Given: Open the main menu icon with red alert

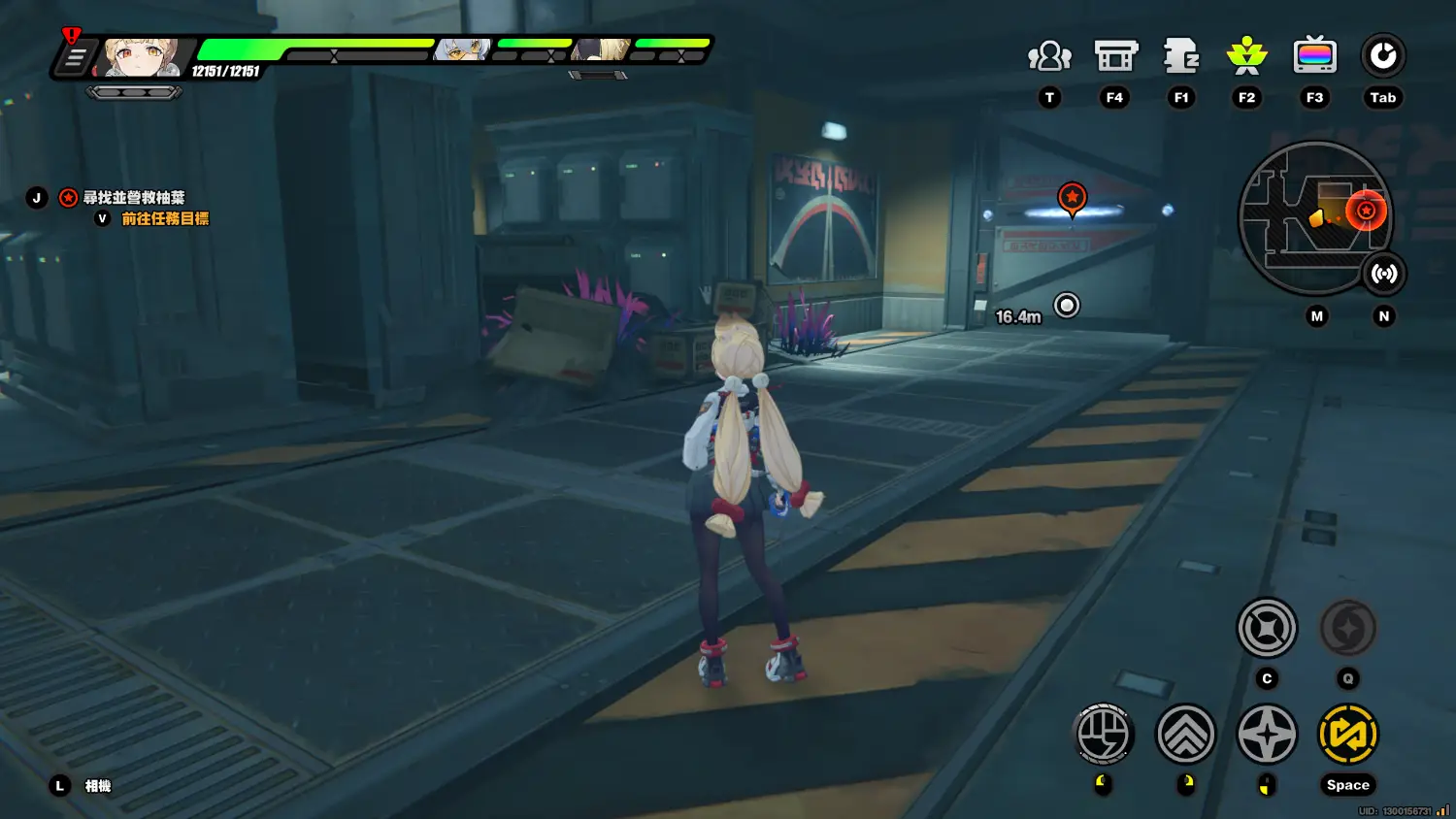Looking at the screenshot, I should [x=75, y=57].
